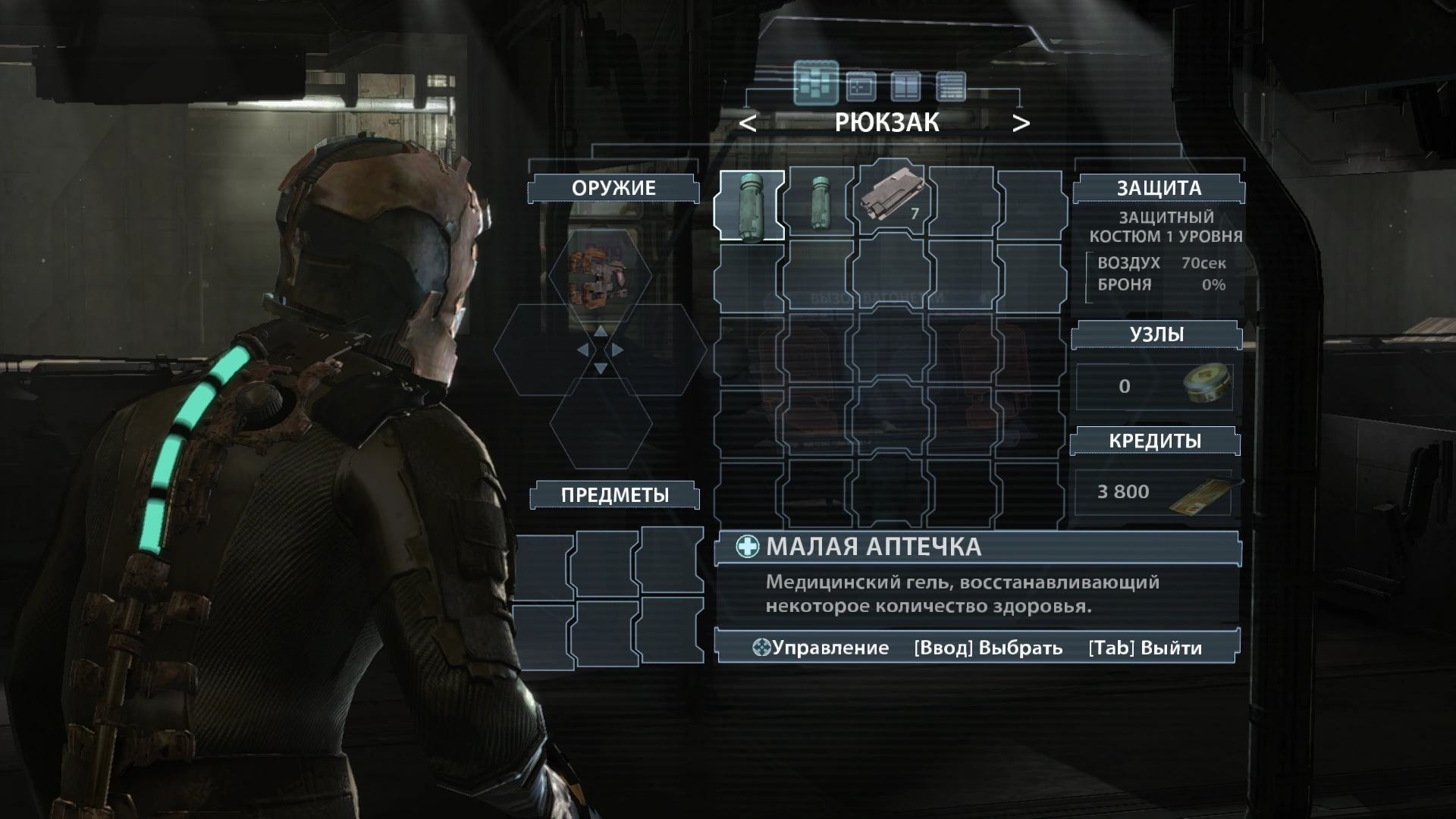This screenshot has height=819, width=1456.
Task: Click the Выйти exit option
Action: (x=1145, y=648)
